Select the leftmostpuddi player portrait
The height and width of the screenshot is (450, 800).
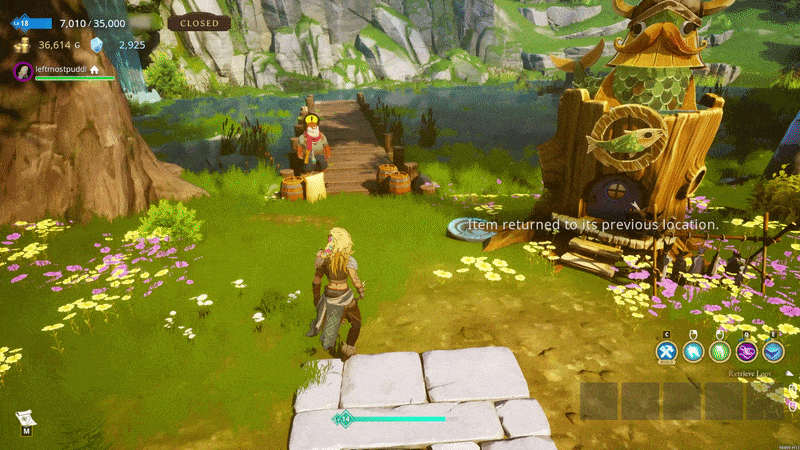(x=23, y=70)
